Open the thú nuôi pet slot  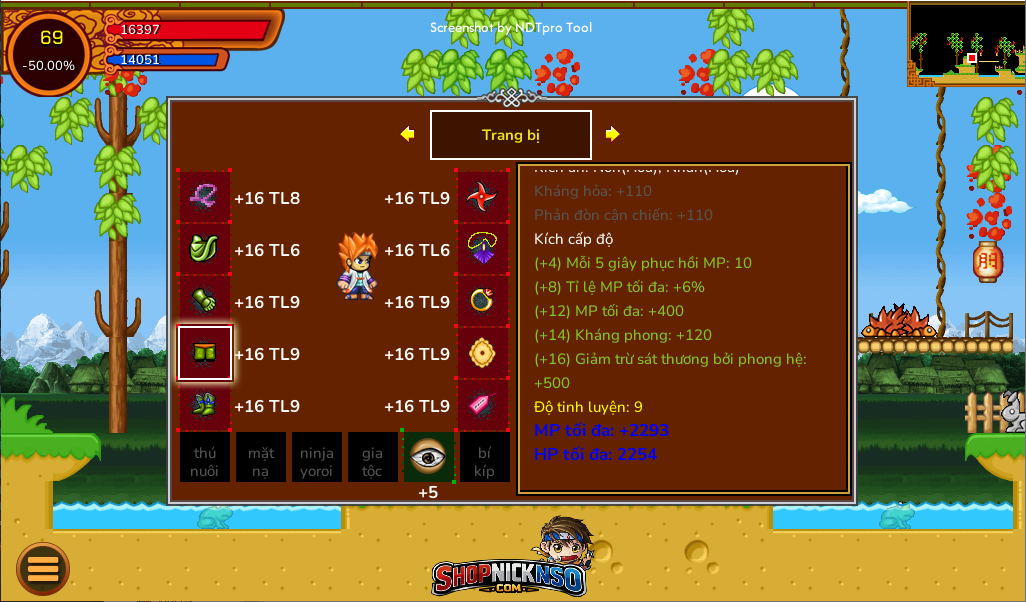[x=205, y=458]
